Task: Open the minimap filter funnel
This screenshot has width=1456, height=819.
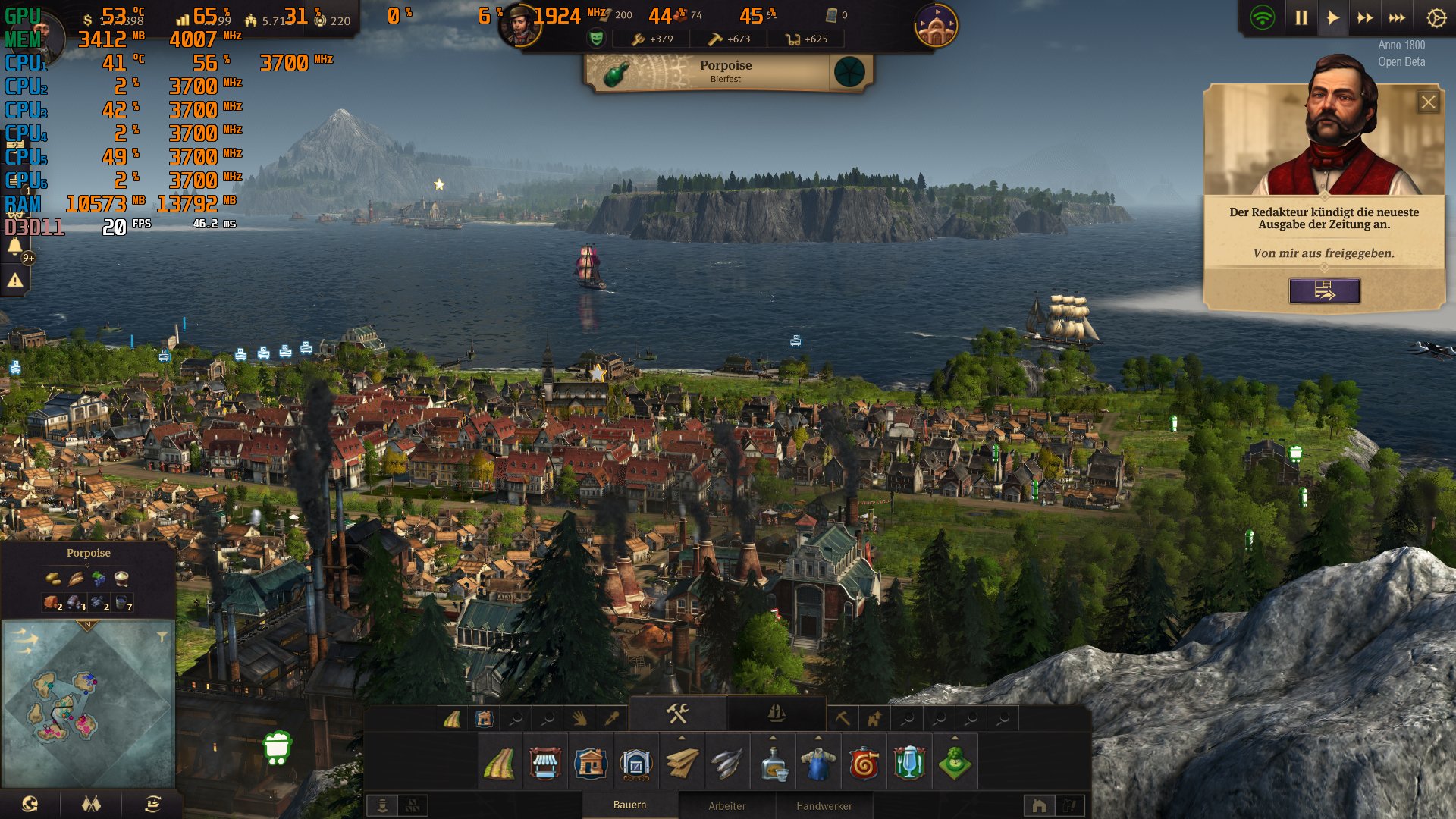Action: 162,637
